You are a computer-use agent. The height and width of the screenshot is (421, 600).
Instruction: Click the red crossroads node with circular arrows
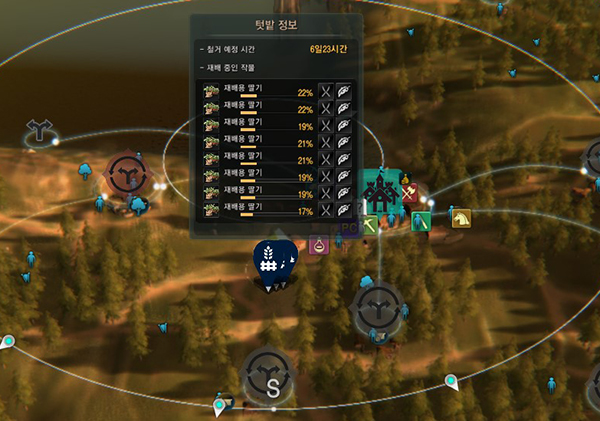coord(128,176)
